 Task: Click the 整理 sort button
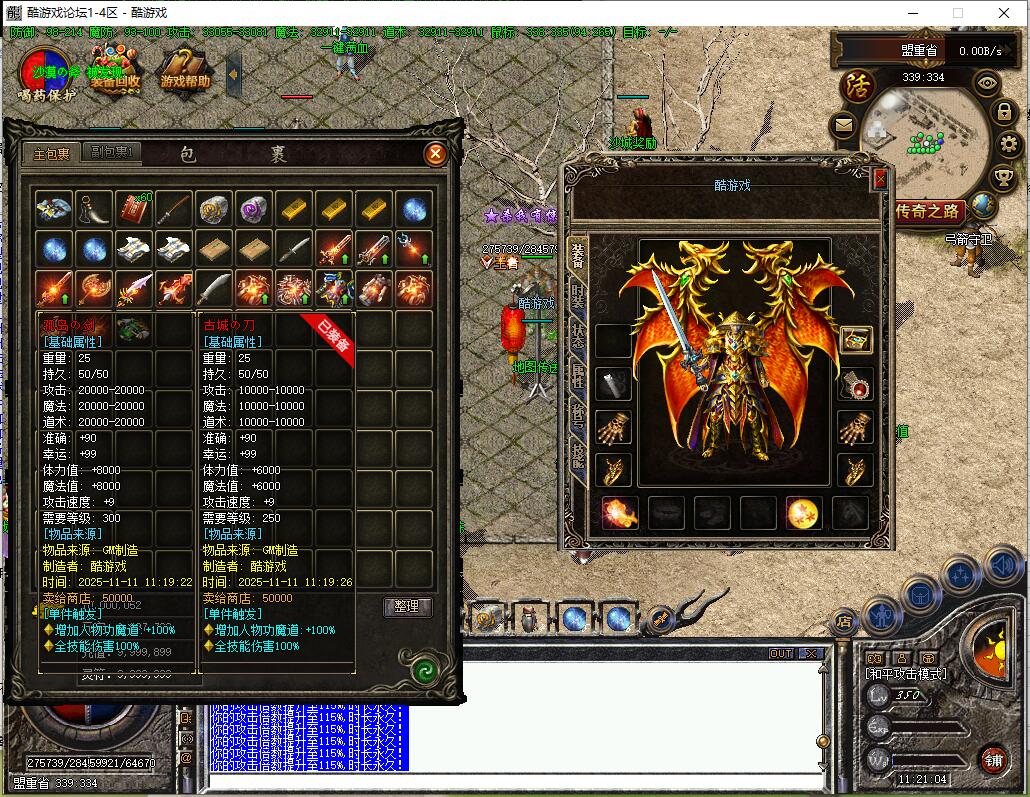tap(407, 607)
